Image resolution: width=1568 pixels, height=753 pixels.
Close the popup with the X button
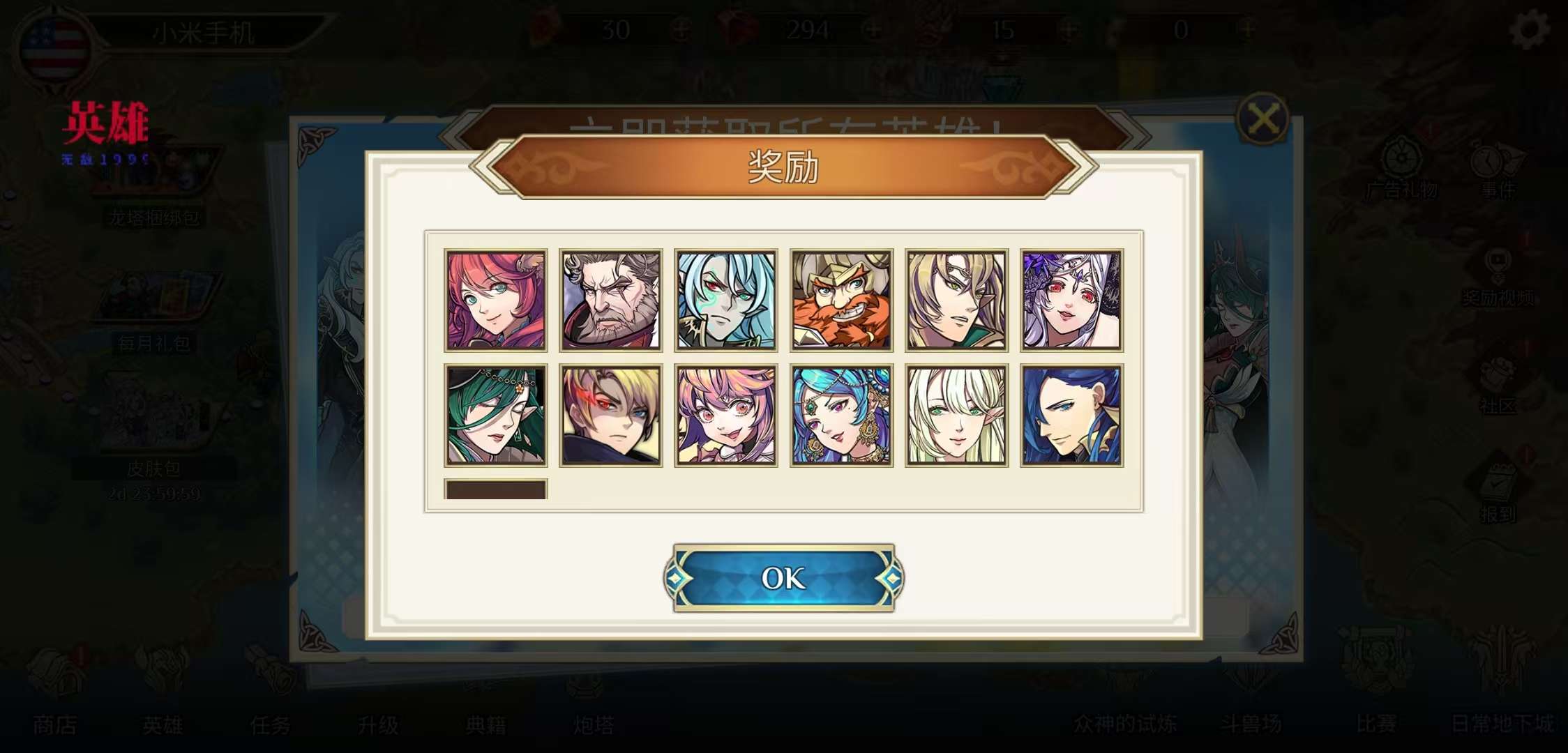click(1262, 119)
